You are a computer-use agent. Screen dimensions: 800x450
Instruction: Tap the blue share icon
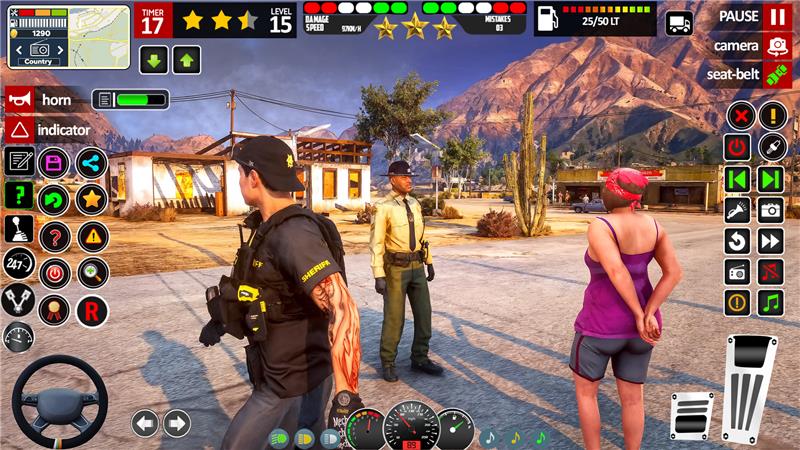[x=92, y=163]
